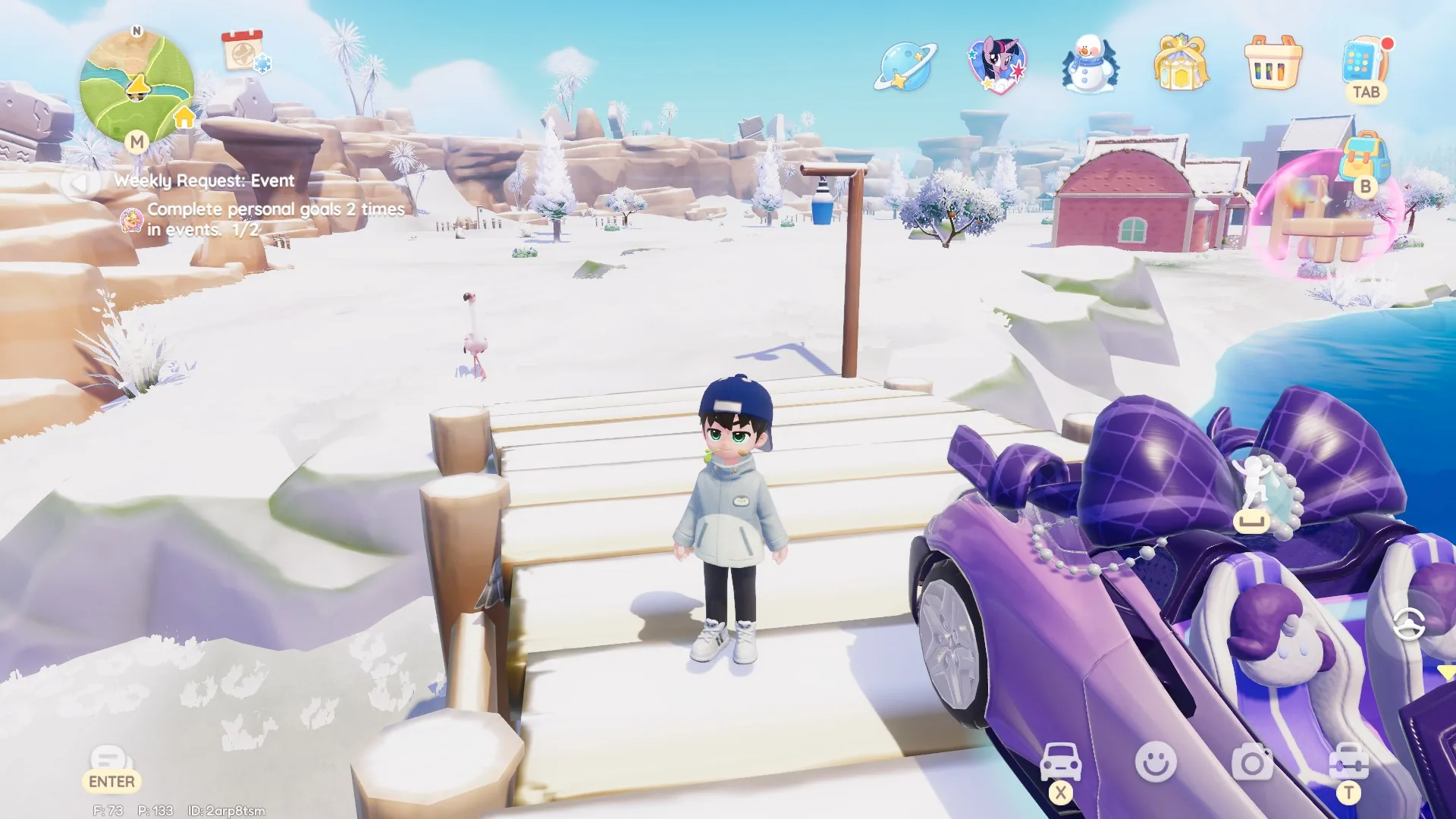Collapse the Weekly Request tracker arrow
The width and height of the screenshot is (1456, 819).
79,184
